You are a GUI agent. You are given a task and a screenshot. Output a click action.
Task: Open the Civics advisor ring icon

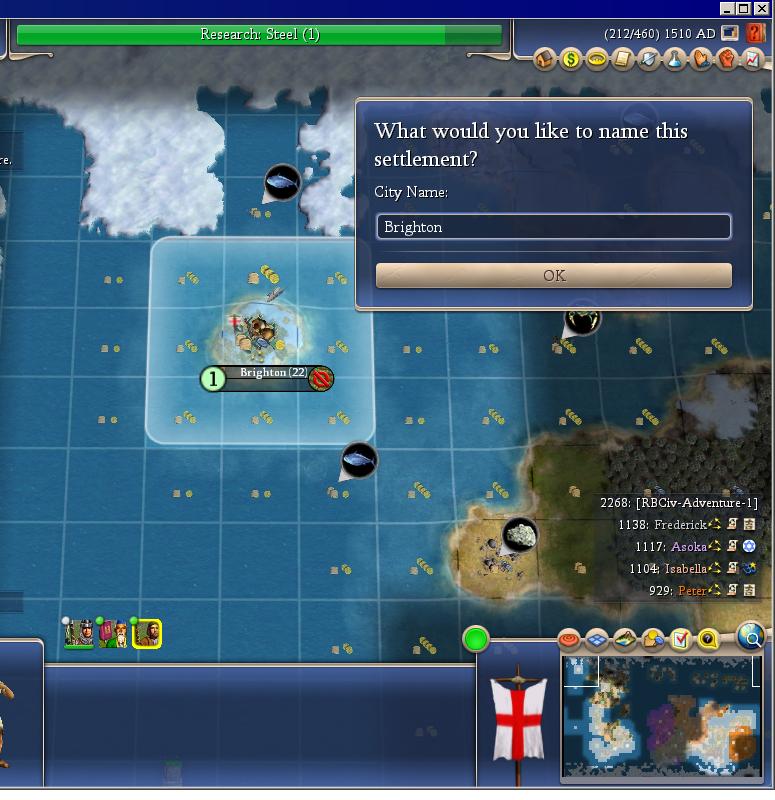tap(597, 60)
